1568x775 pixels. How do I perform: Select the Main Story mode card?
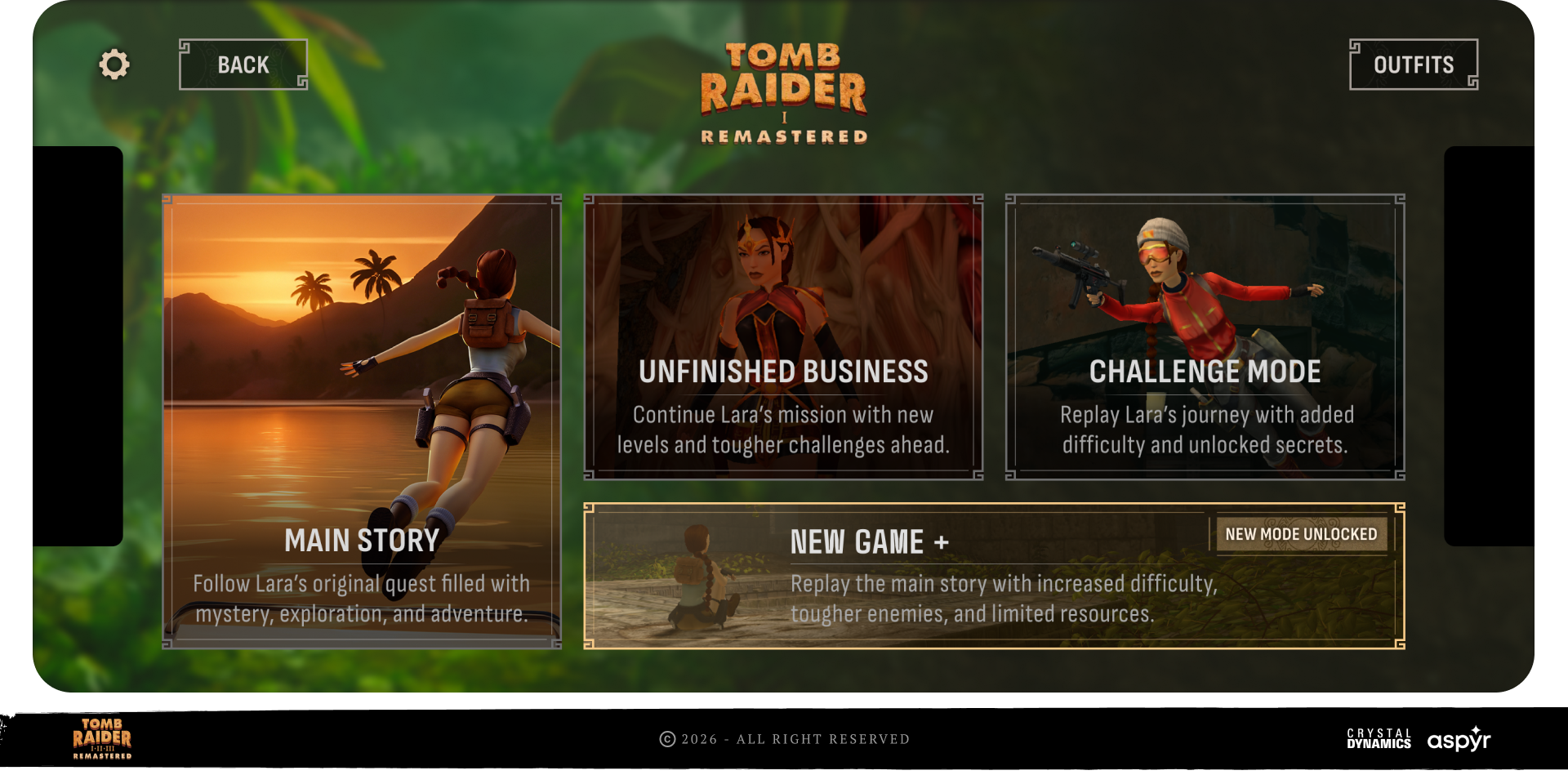point(362,421)
